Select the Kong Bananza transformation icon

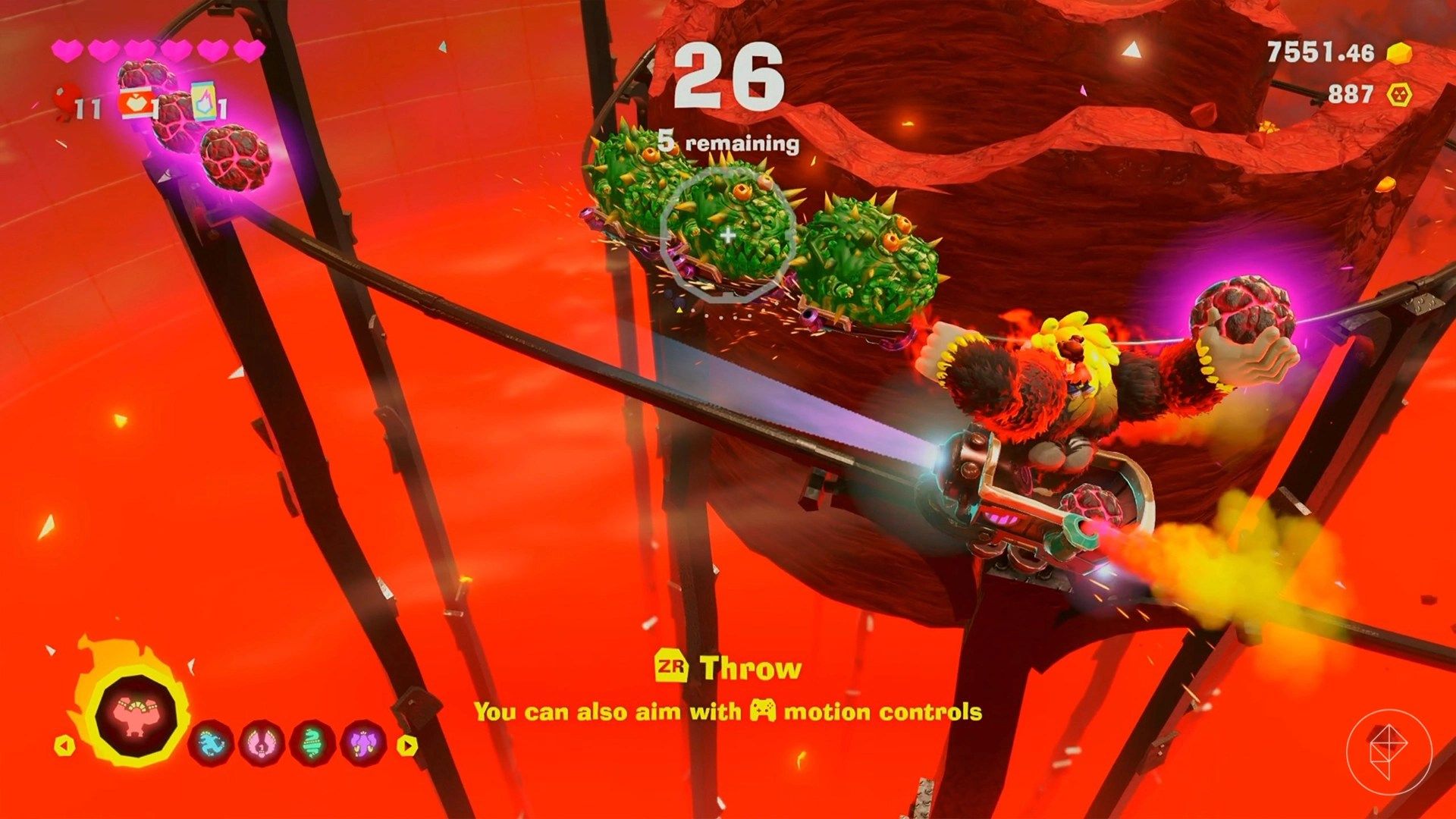coord(136,715)
